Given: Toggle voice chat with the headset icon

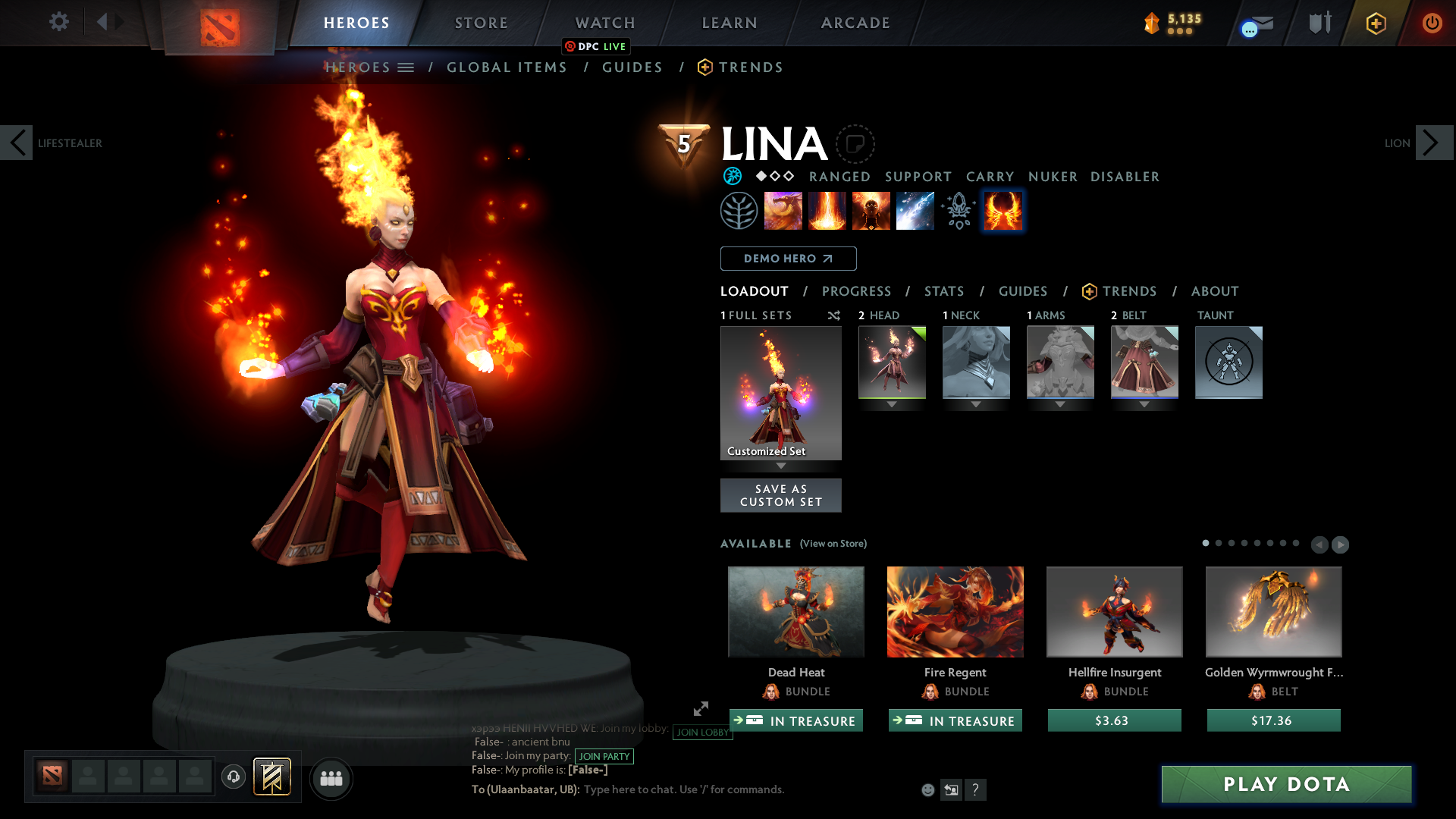Looking at the screenshot, I should [x=233, y=777].
